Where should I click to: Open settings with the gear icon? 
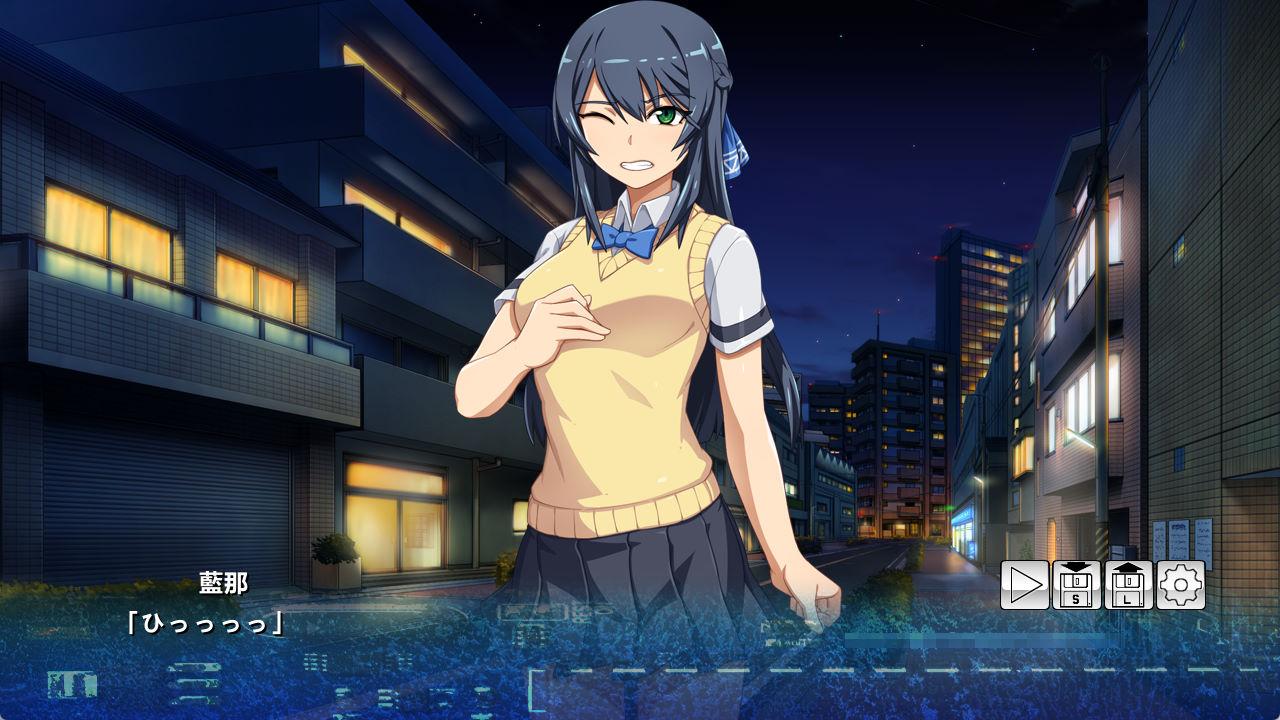pyautogui.click(x=1181, y=585)
